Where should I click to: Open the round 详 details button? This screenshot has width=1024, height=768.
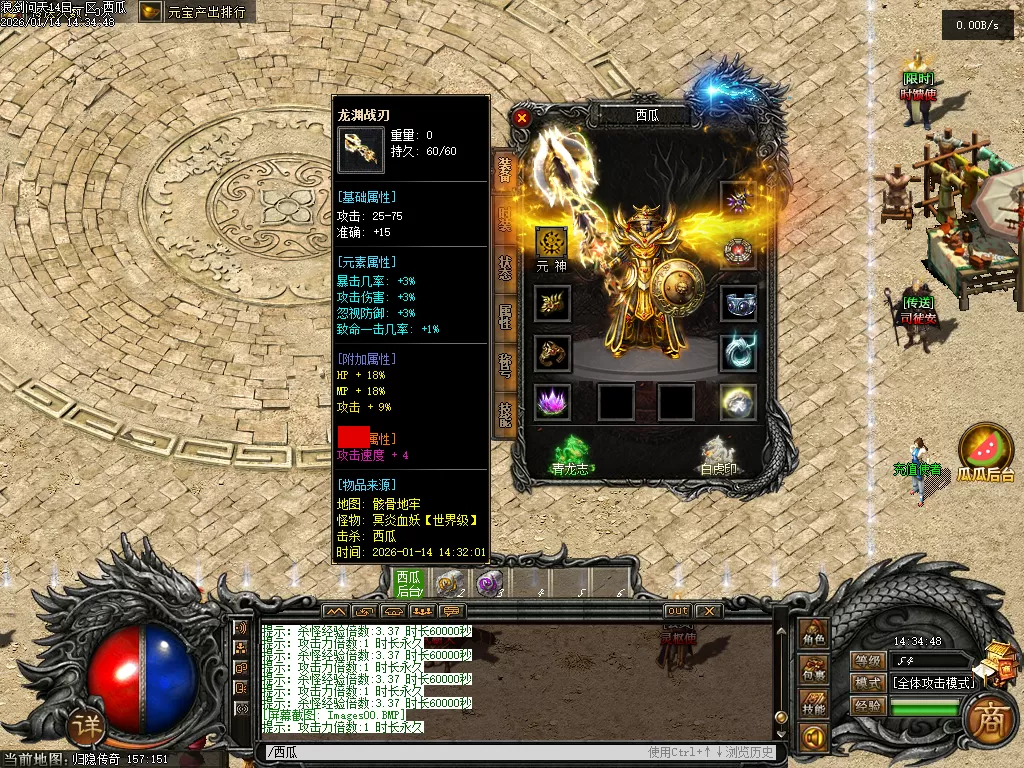tap(86, 727)
